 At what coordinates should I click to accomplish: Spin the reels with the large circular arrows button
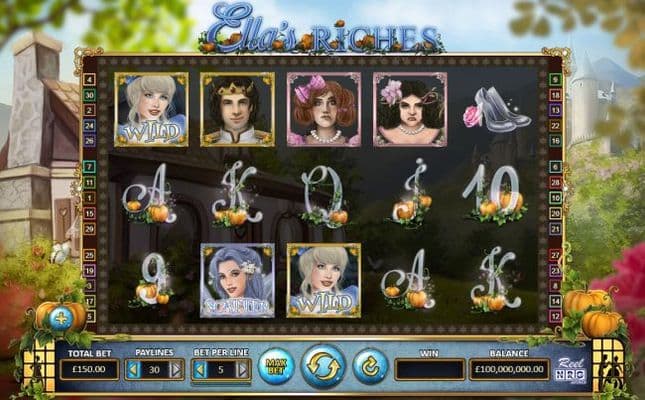[323, 366]
